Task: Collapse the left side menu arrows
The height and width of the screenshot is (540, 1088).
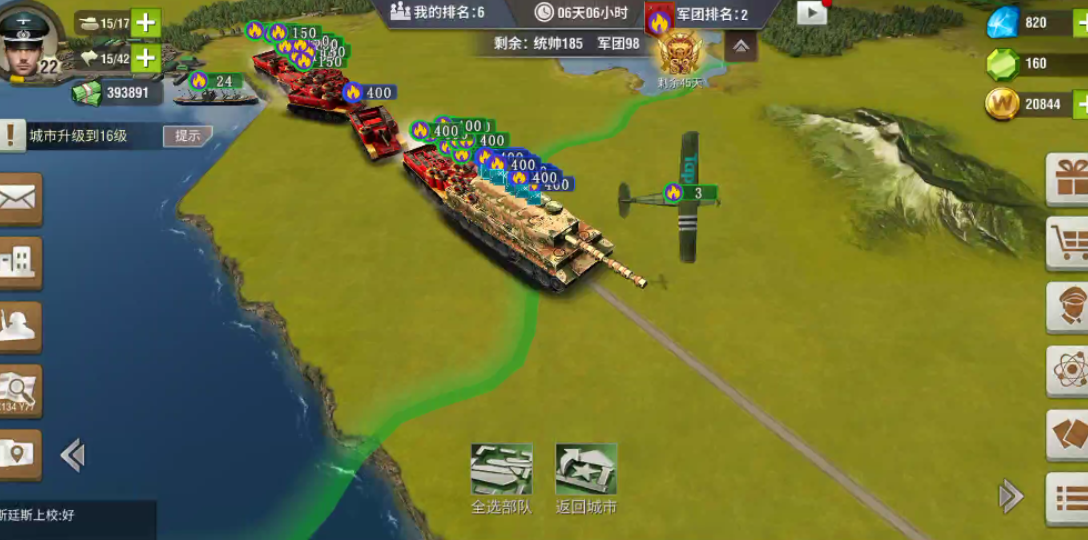Action: tap(72, 455)
